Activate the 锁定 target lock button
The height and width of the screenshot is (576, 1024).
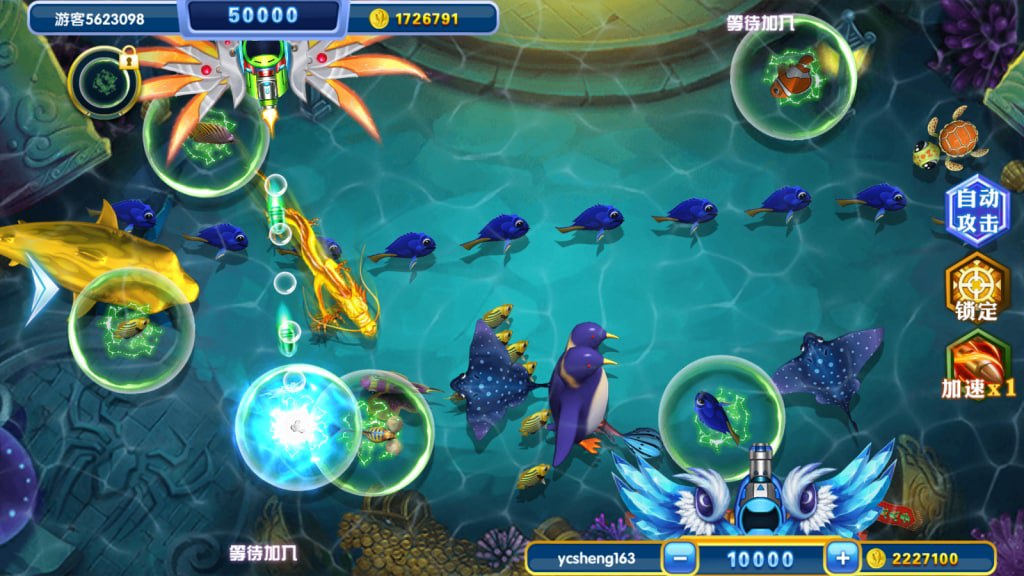pyautogui.click(x=975, y=288)
